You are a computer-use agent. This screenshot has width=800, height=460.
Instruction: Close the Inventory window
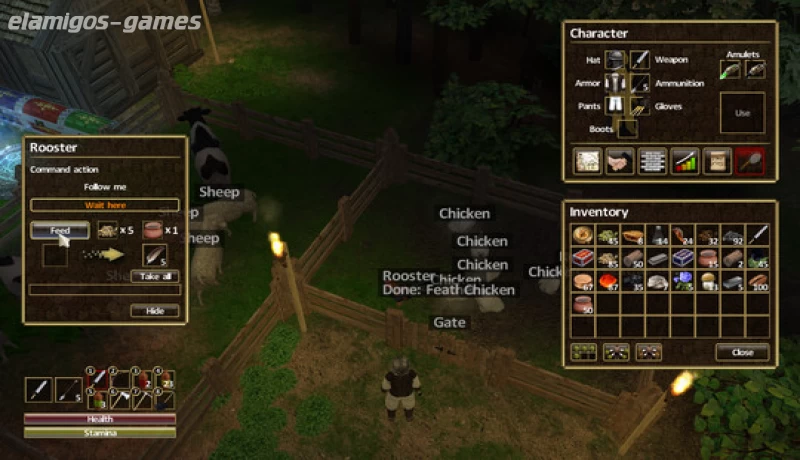[x=742, y=352]
